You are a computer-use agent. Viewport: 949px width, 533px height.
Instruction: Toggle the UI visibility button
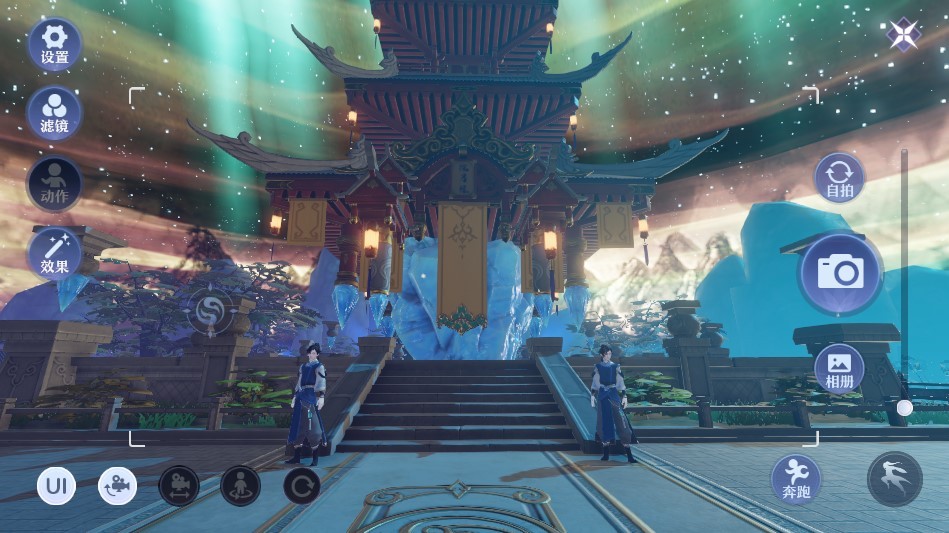click(56, 487)
